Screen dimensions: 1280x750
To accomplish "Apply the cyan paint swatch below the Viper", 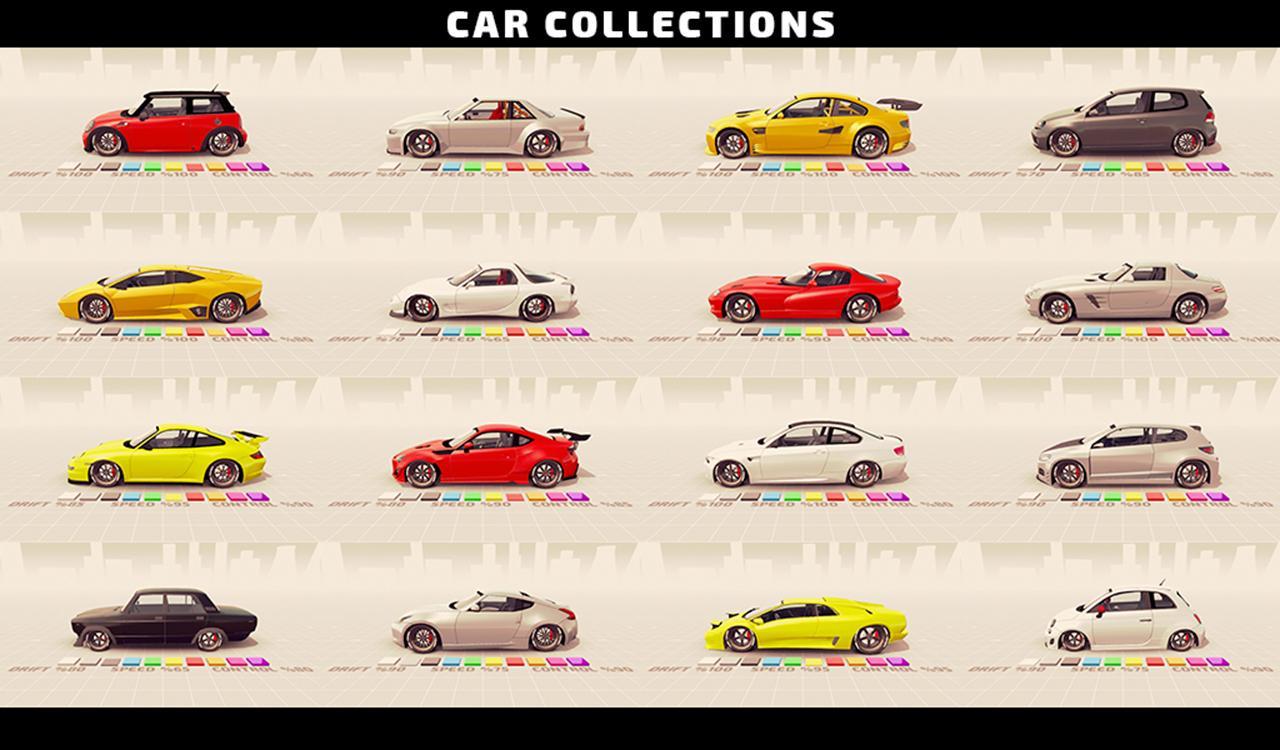I will point(771,331).
